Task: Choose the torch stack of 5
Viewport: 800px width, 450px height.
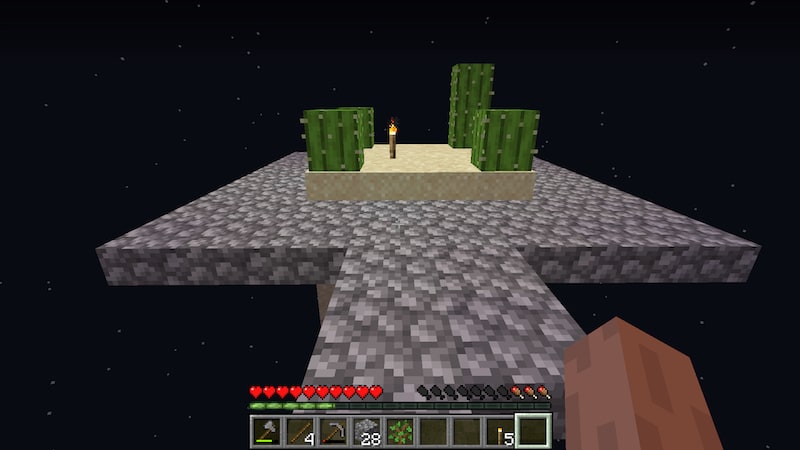Action: [x=500, y=431]
